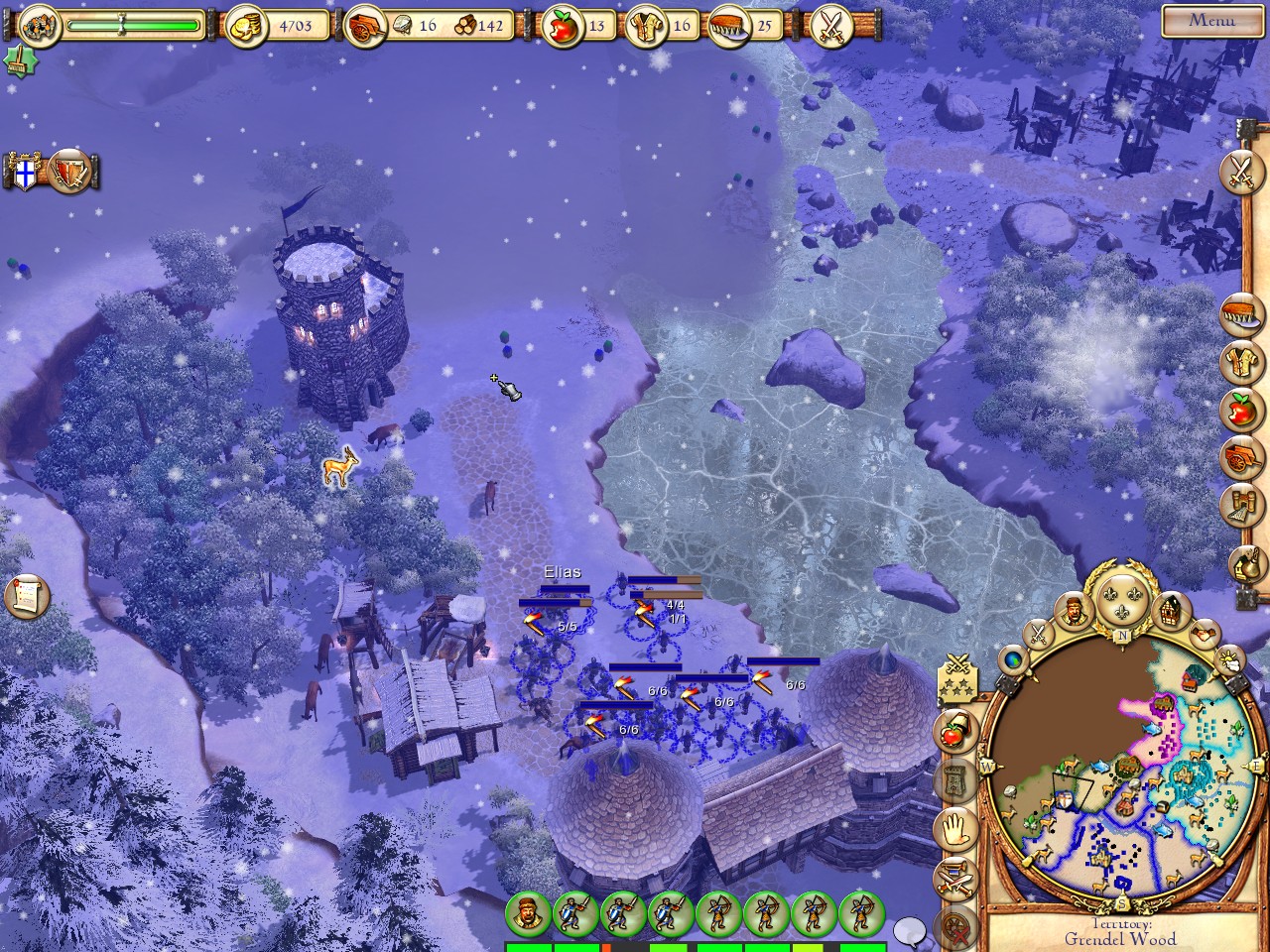The image size is (1270, 952).
Task: Click the blue cross coat of arms
Action: [27, 171]
